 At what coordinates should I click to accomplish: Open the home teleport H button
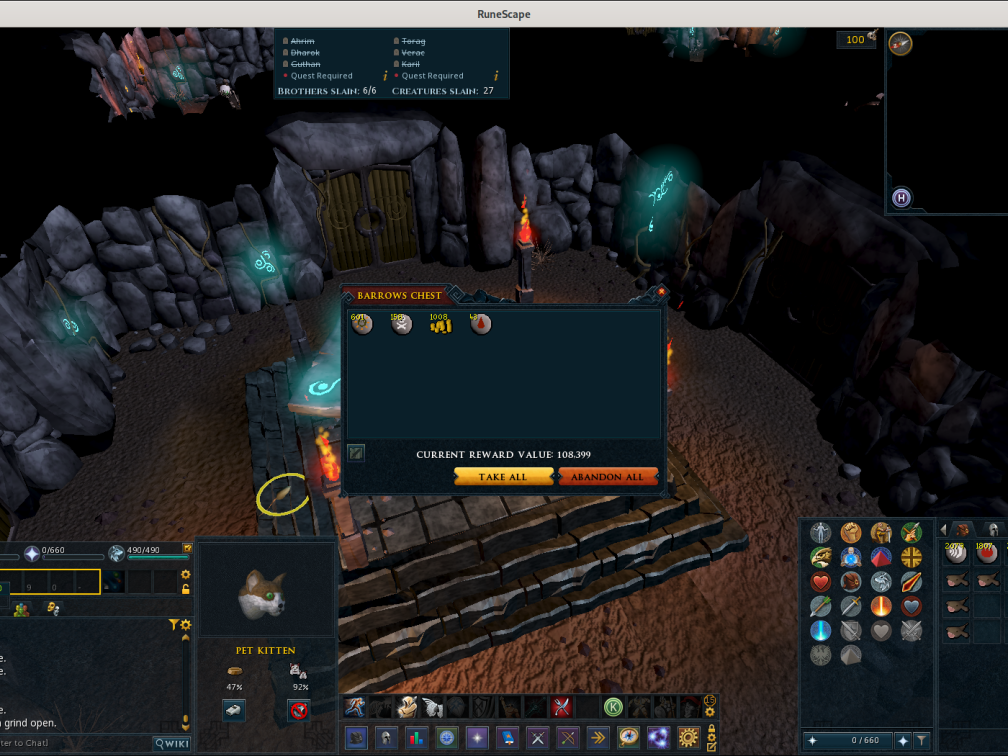pos(901,198)
